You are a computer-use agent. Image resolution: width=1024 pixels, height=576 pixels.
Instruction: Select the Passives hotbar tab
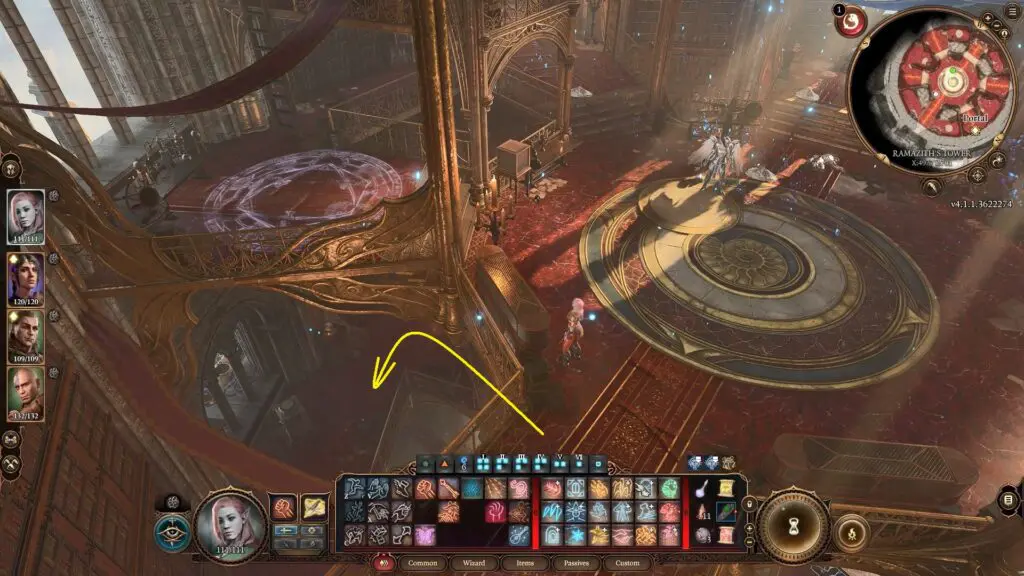click(576, 563)
